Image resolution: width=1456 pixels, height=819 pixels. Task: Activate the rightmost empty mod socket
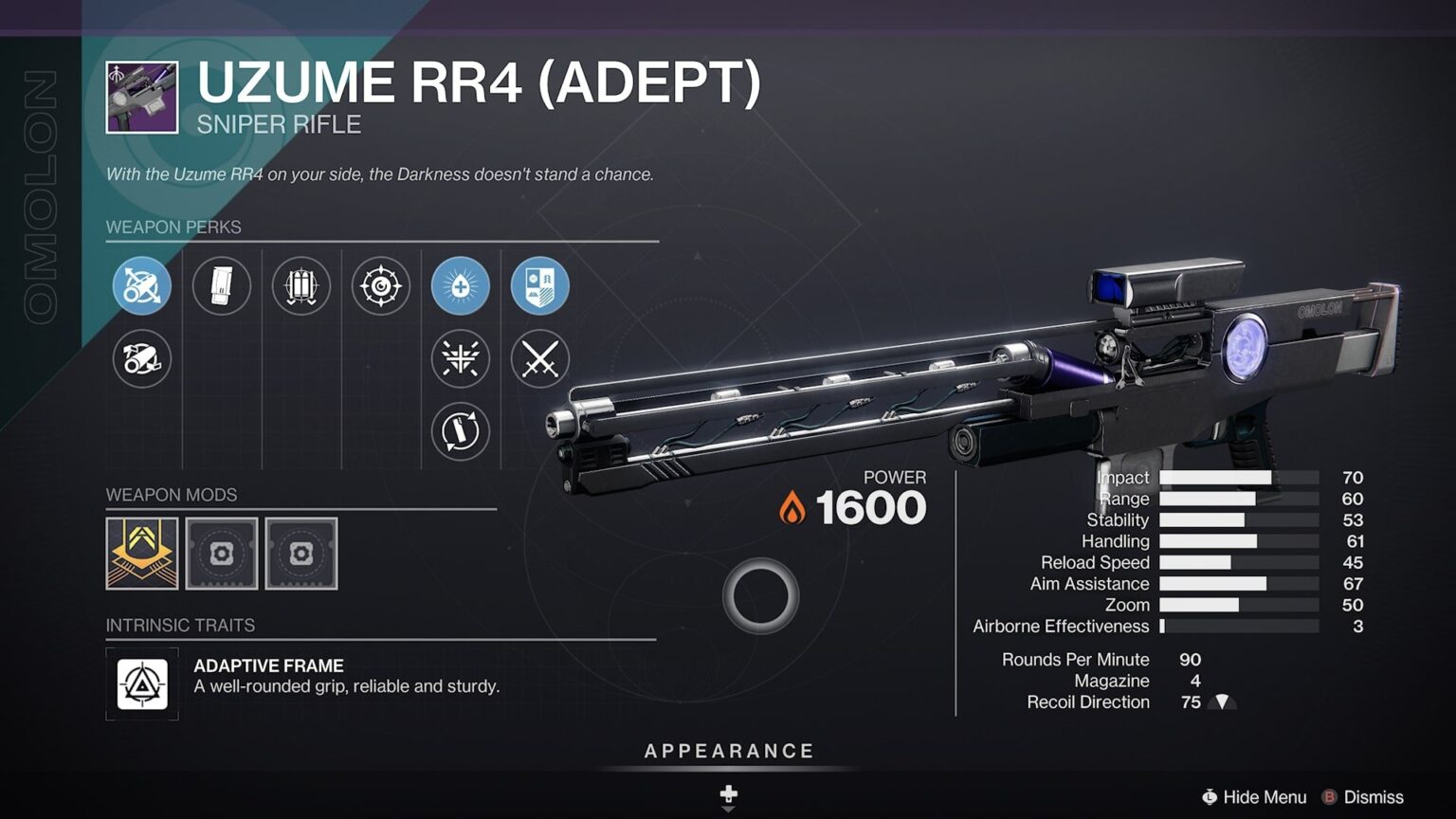[x=300, y=555]
